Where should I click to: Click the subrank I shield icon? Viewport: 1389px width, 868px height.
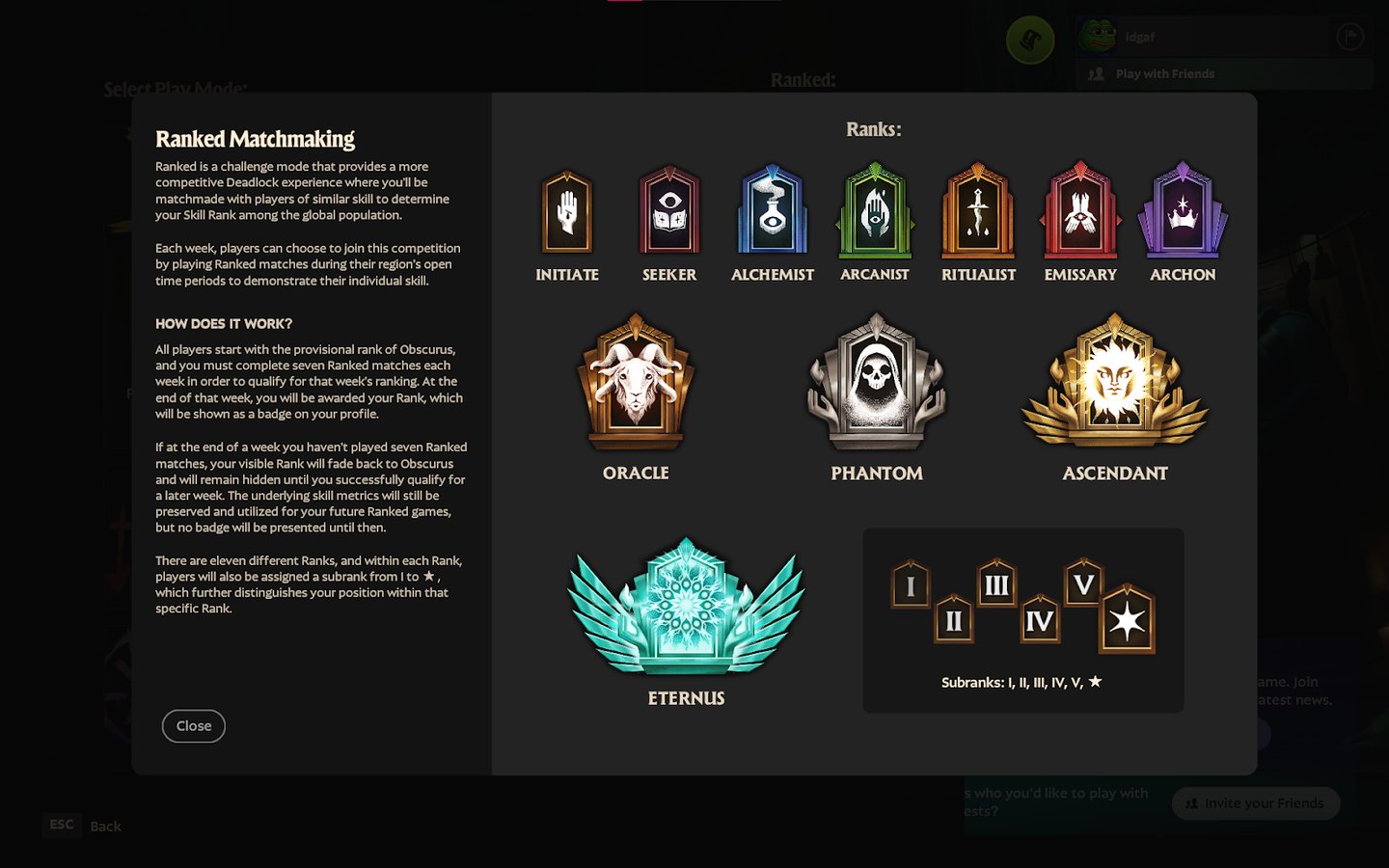[911, 583]
